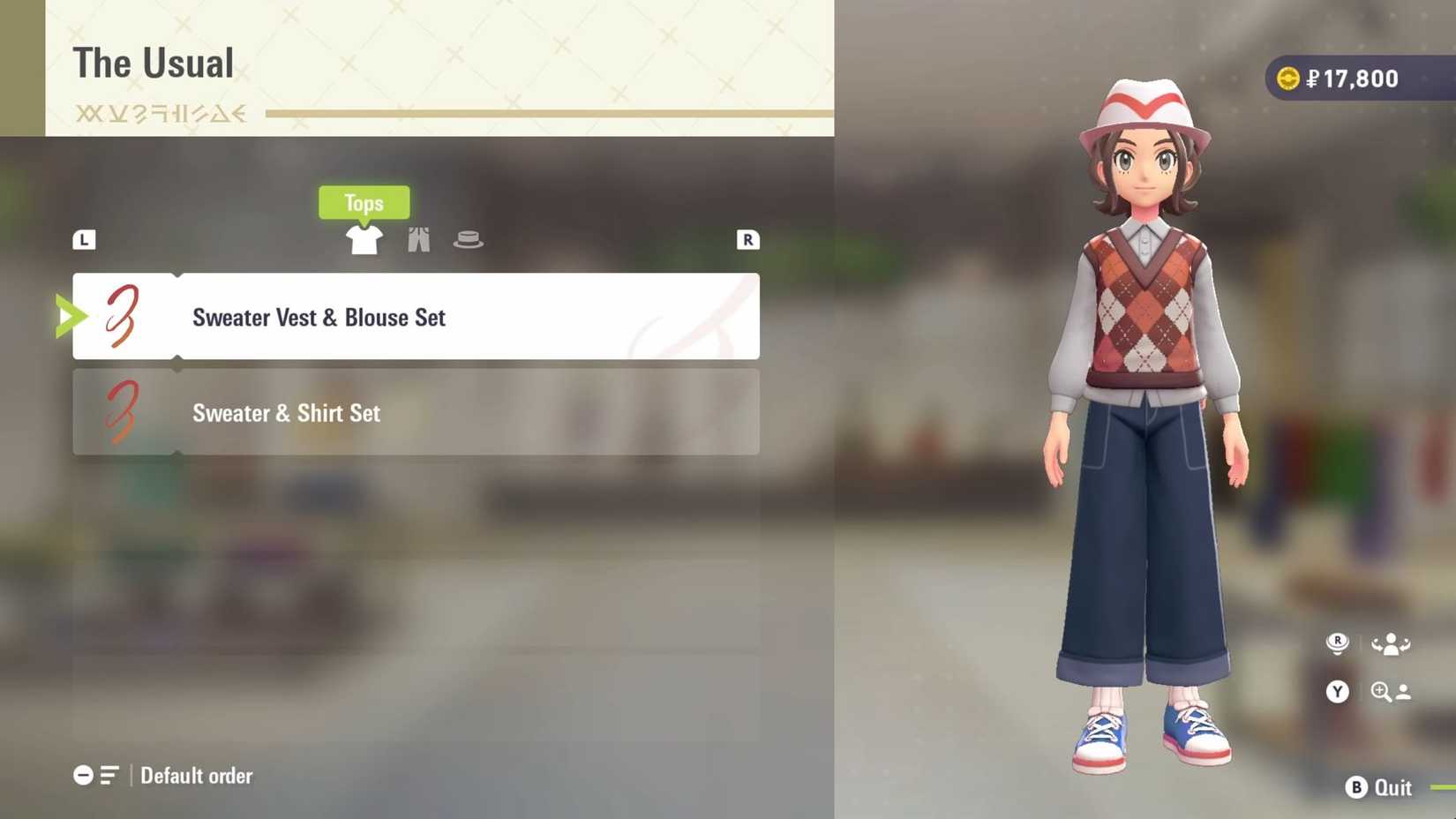The width and height of the screenshot is (1456, 819).
Task: Select the Sweater & Shirt Set entry
Action: tap(415, 412)
